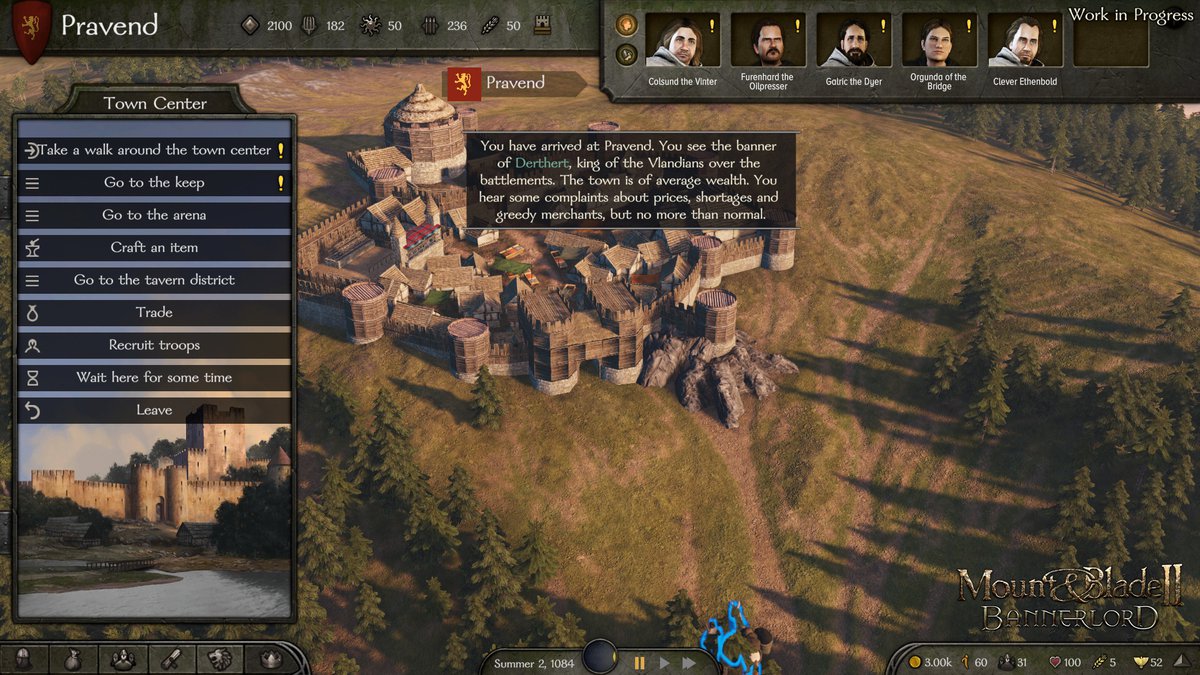Select Colsund the Vinter portrait
The height and width of the screenshot is (675, 1200).
[x=683, y=42]
